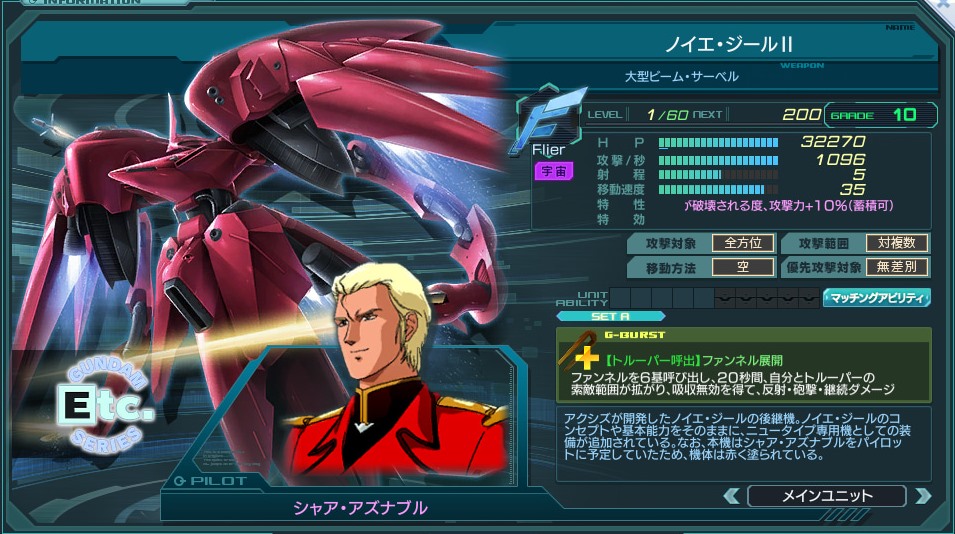Click the purple 宇宙 terrain tag
The image size is (955, 534).
[x=552, y=171]
